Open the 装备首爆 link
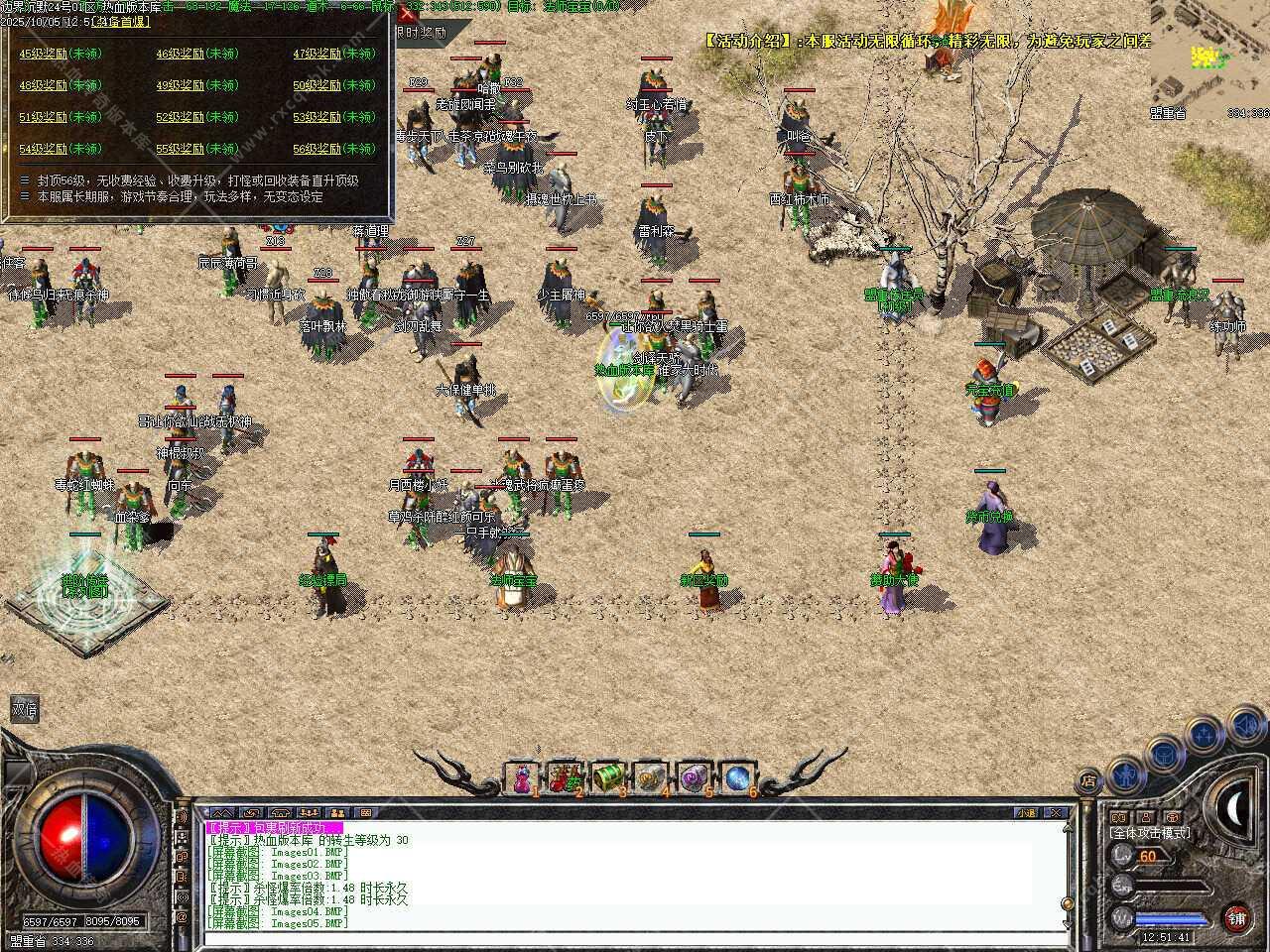The image size is (1270, 952). click(x=117, y=20)
